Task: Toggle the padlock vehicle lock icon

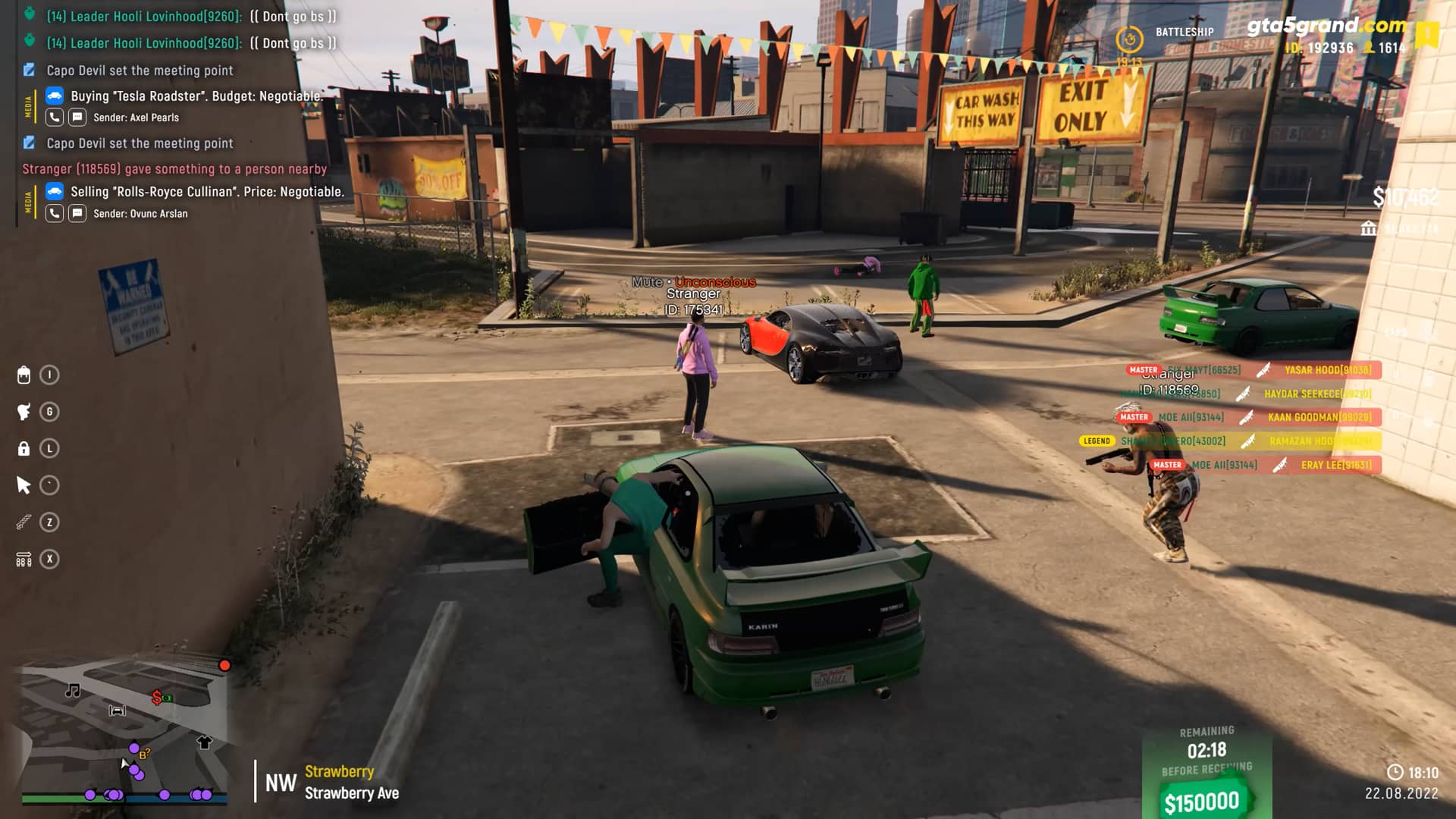Action: coord(24,449)
